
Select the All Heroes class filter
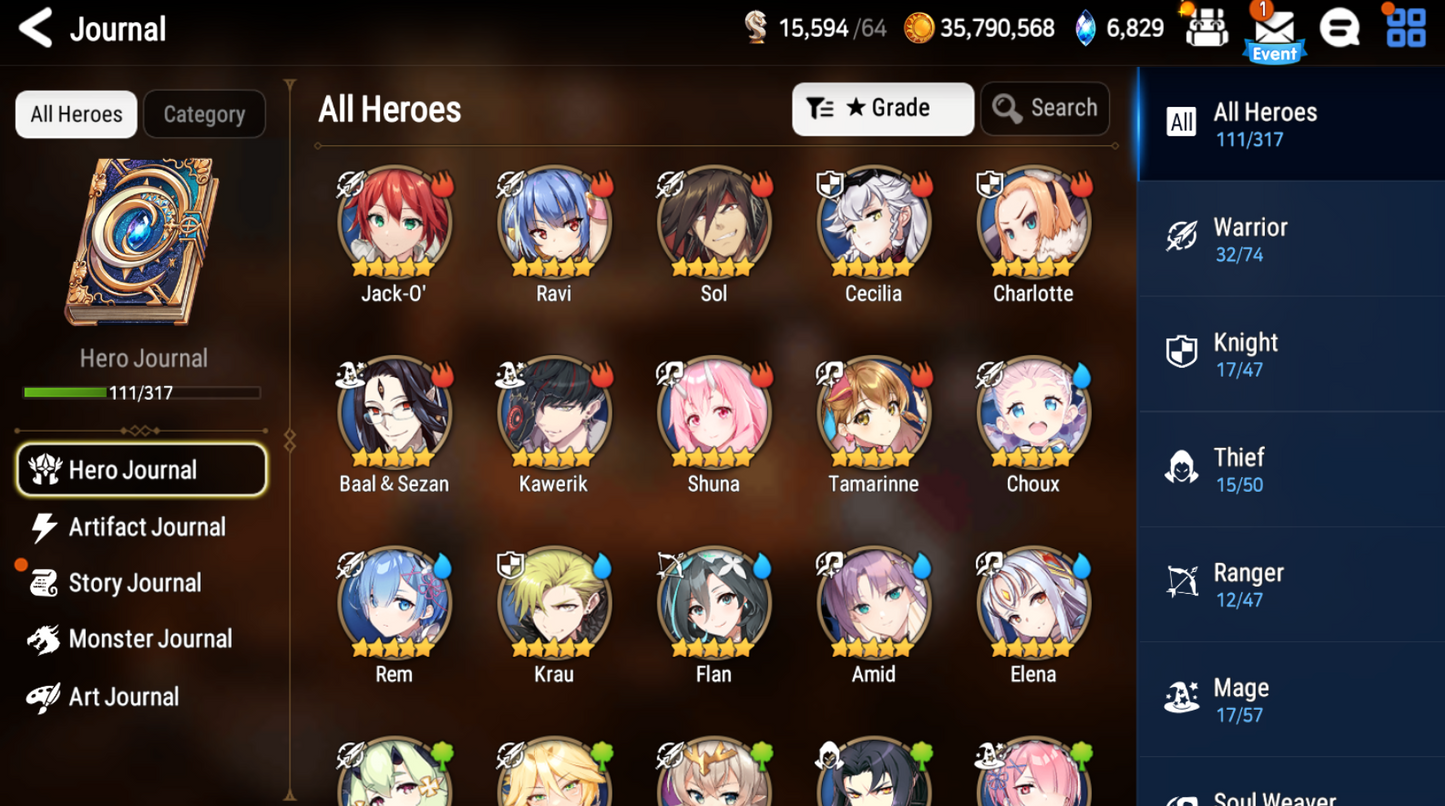[1290, 124]
